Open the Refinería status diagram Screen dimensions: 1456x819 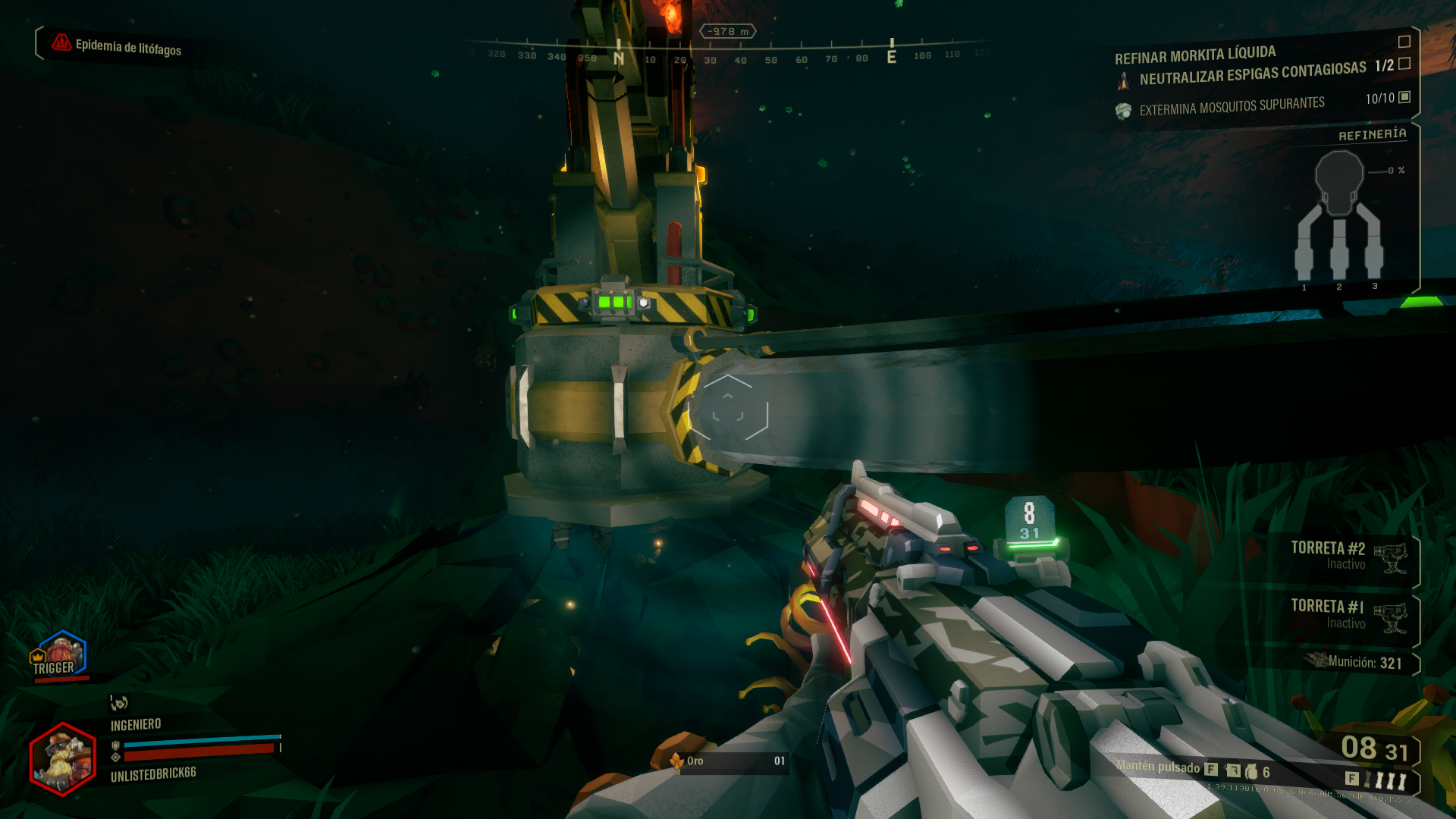(x=1340, y=216)
